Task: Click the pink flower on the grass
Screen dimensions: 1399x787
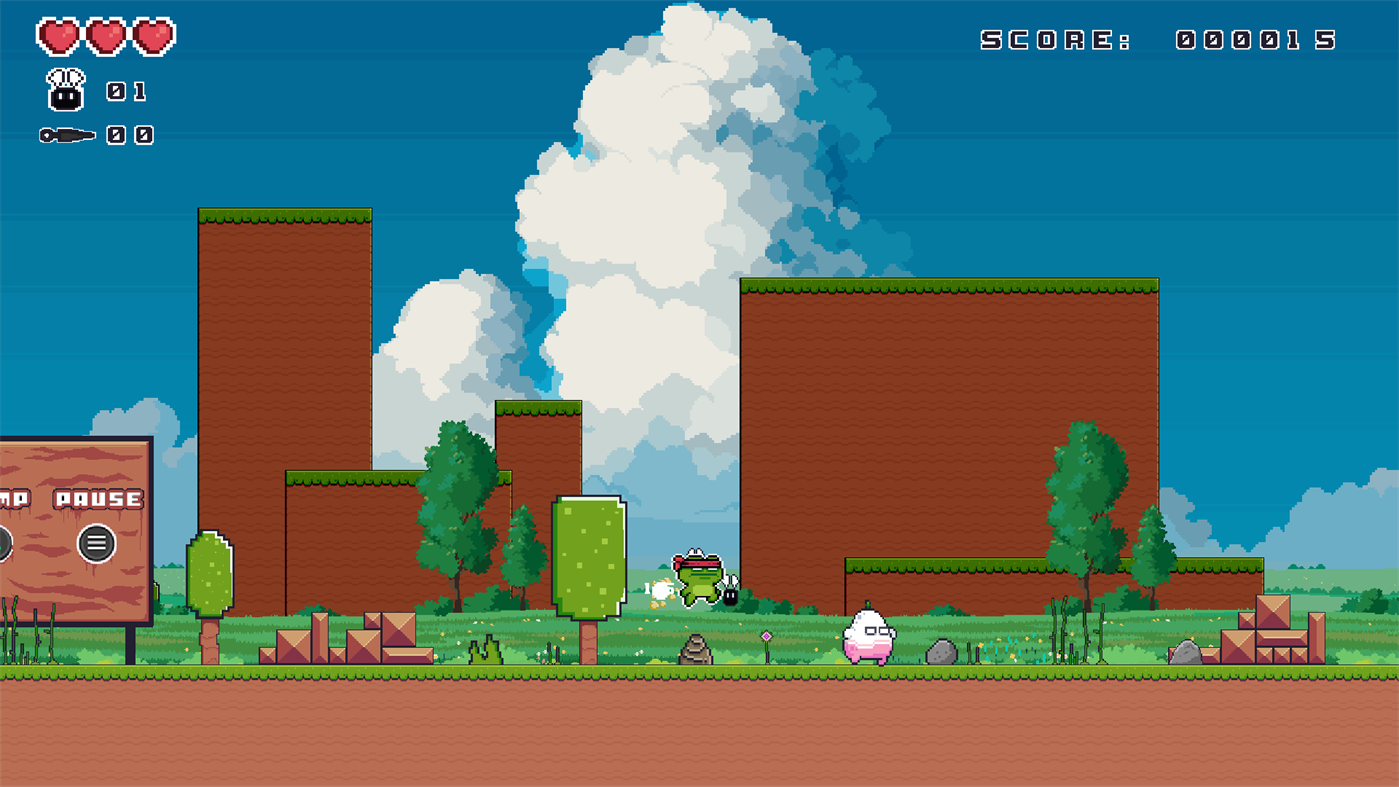Action: coord(764,637)
